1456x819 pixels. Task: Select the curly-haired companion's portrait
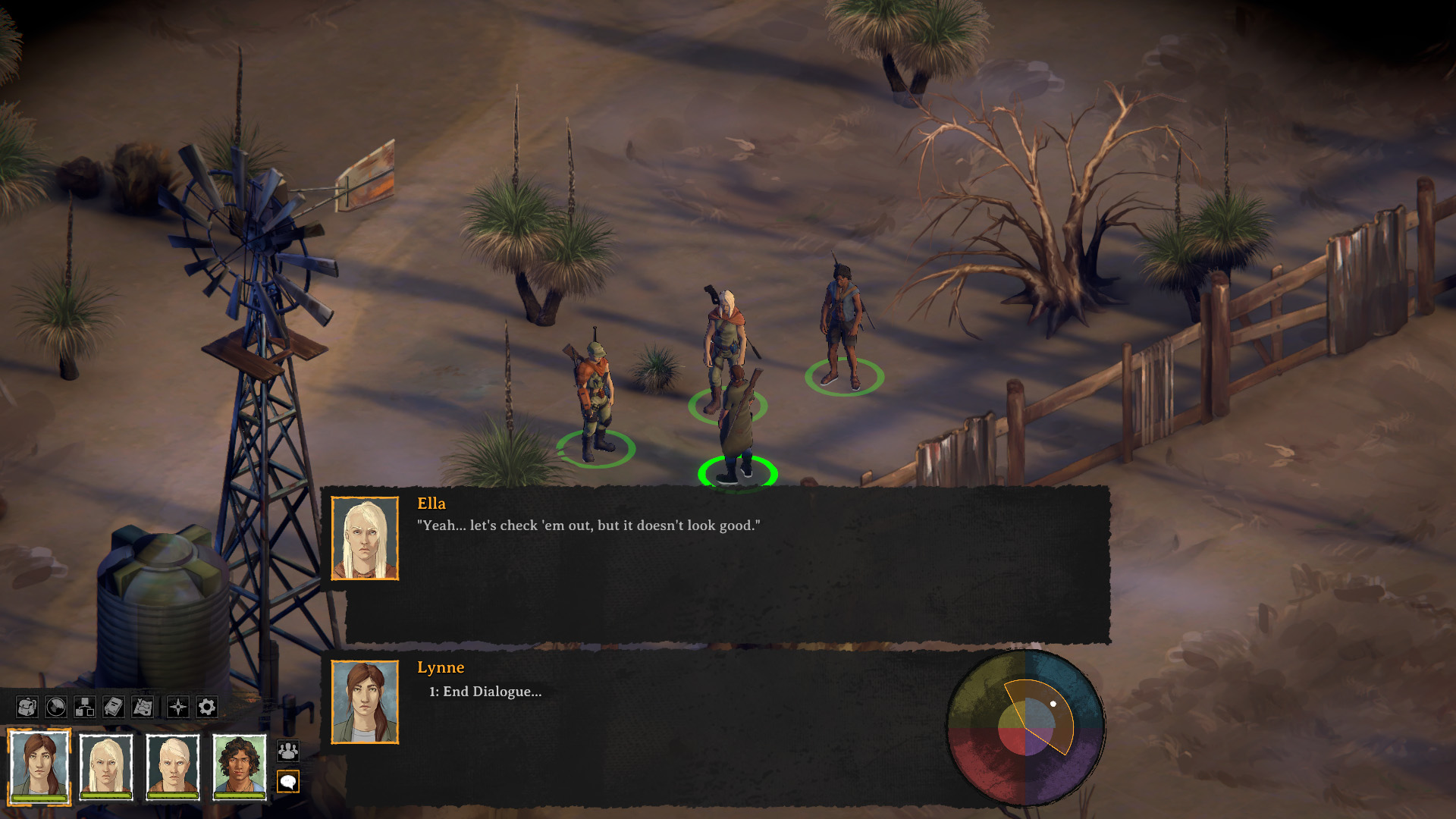coord(240,766)
